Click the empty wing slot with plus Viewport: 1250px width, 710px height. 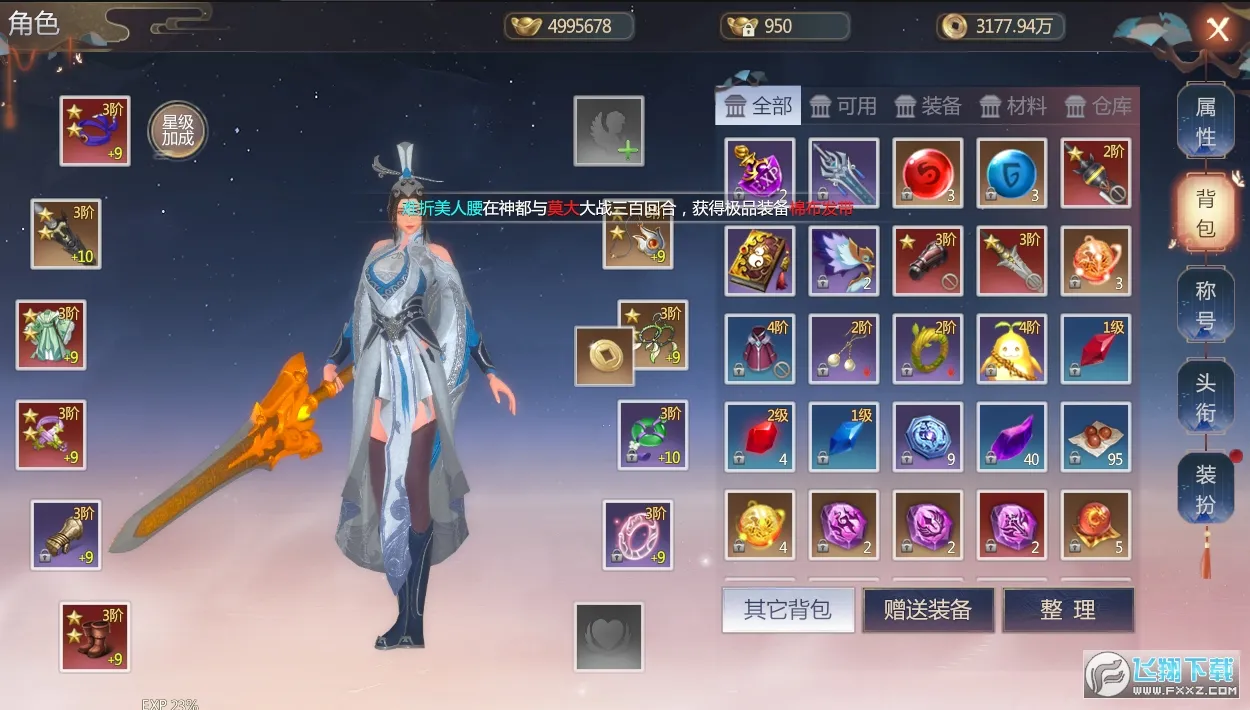(x=608, y=131)
